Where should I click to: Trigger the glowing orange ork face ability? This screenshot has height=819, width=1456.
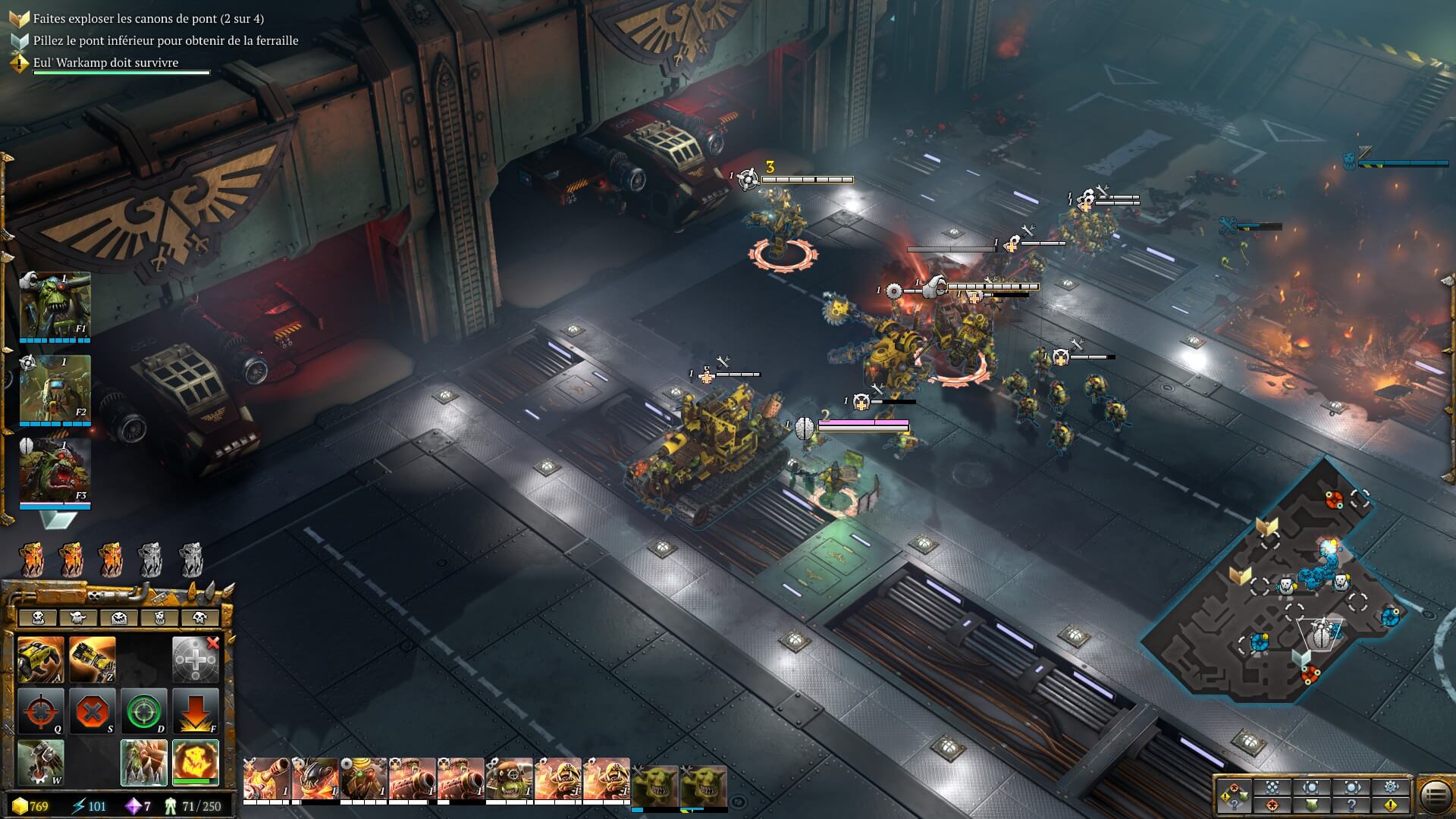(196, 762)
